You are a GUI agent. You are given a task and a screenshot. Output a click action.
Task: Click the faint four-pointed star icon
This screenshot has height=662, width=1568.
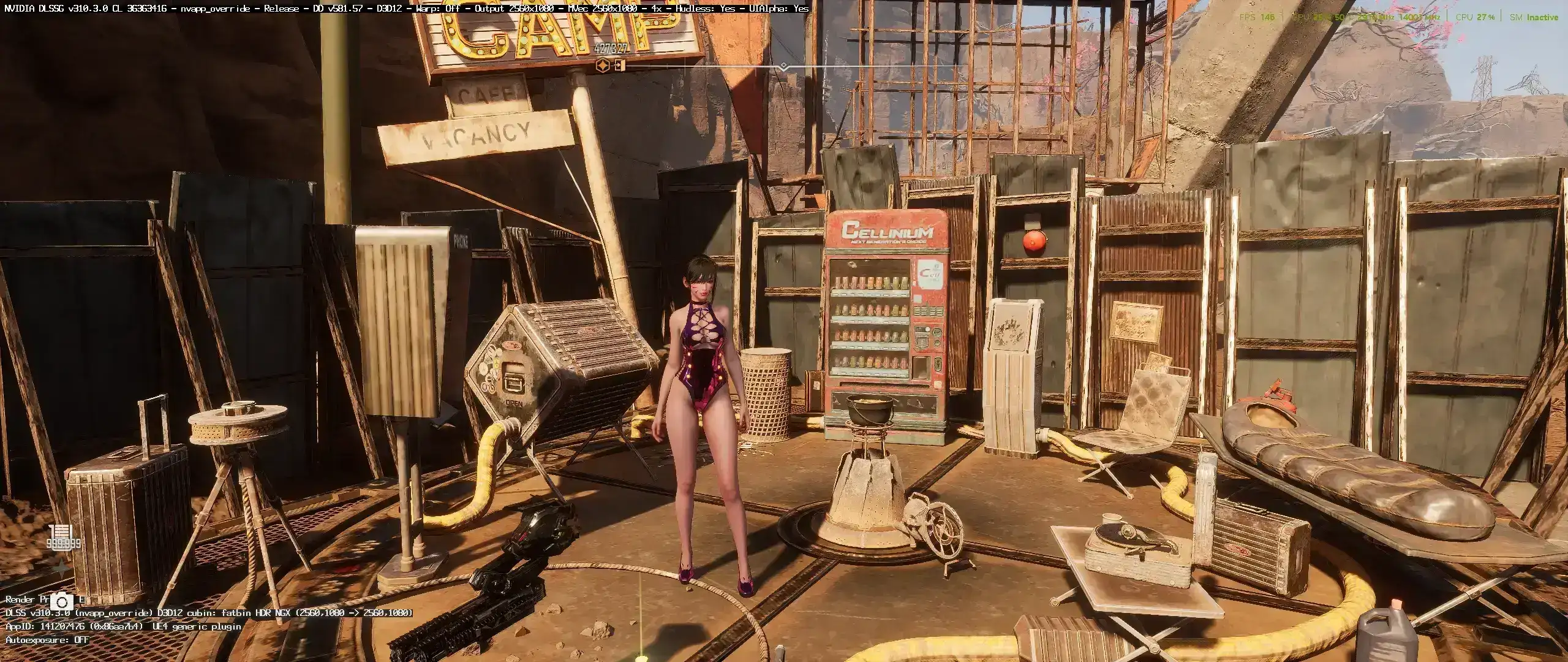point(61,569)
